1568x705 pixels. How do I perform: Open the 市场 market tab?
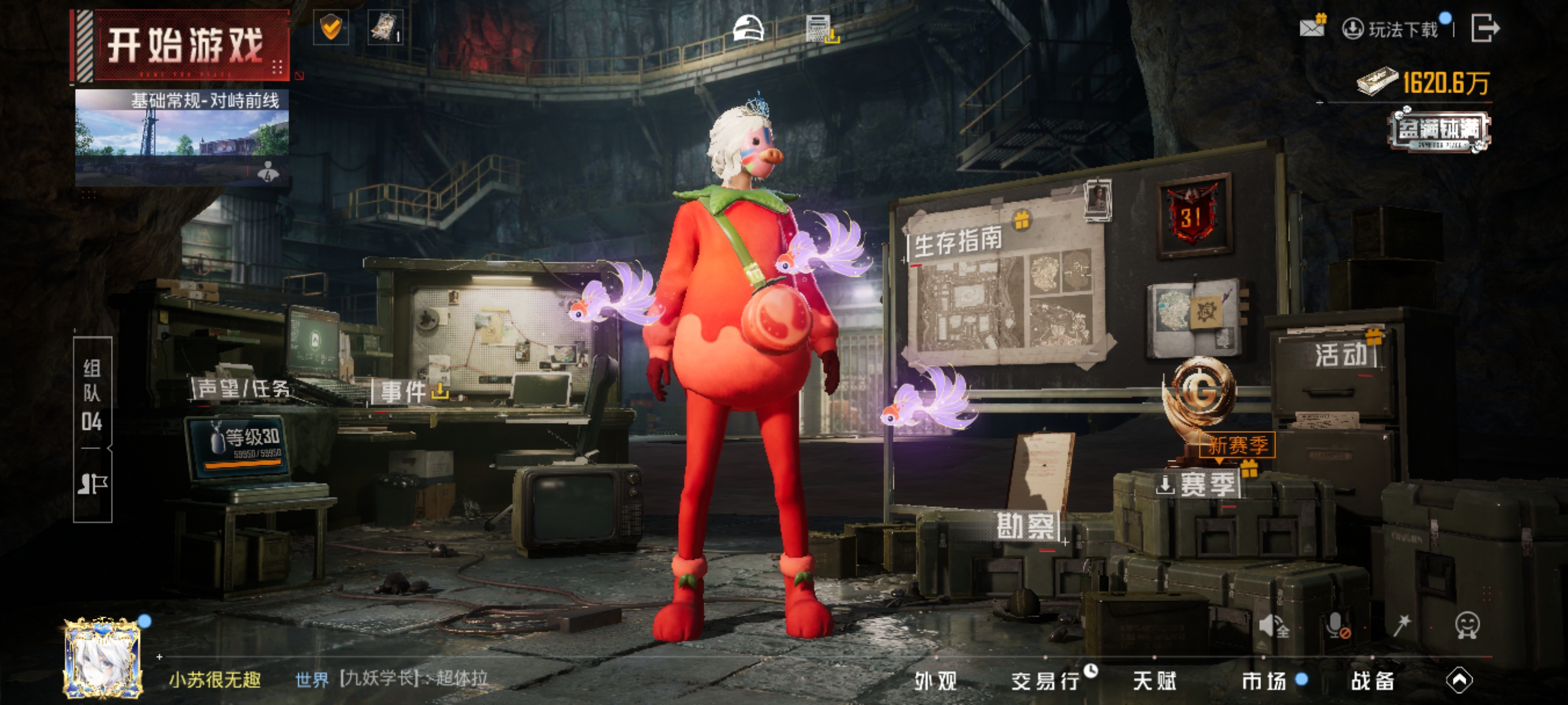(1264, 681)
